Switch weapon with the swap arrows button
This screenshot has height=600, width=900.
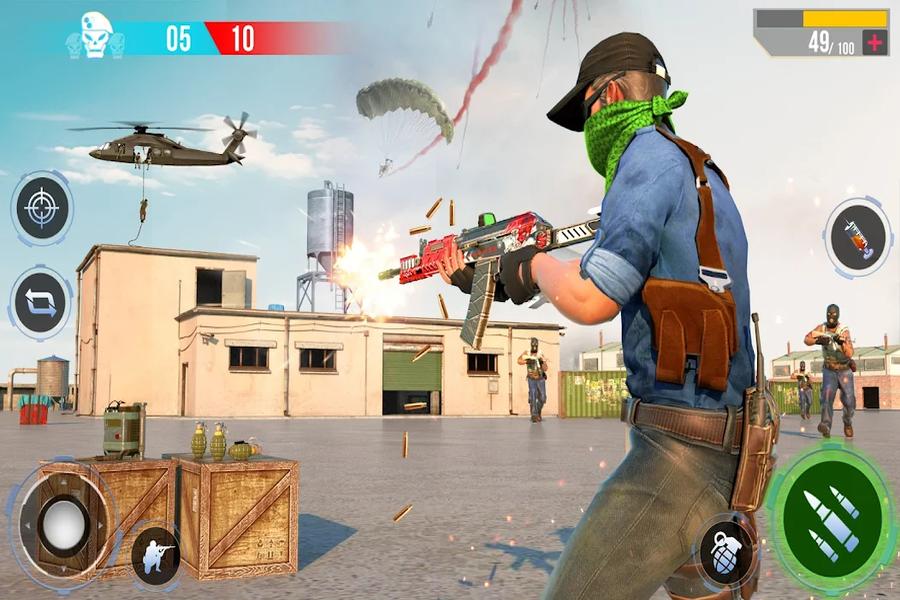point(41,304)
